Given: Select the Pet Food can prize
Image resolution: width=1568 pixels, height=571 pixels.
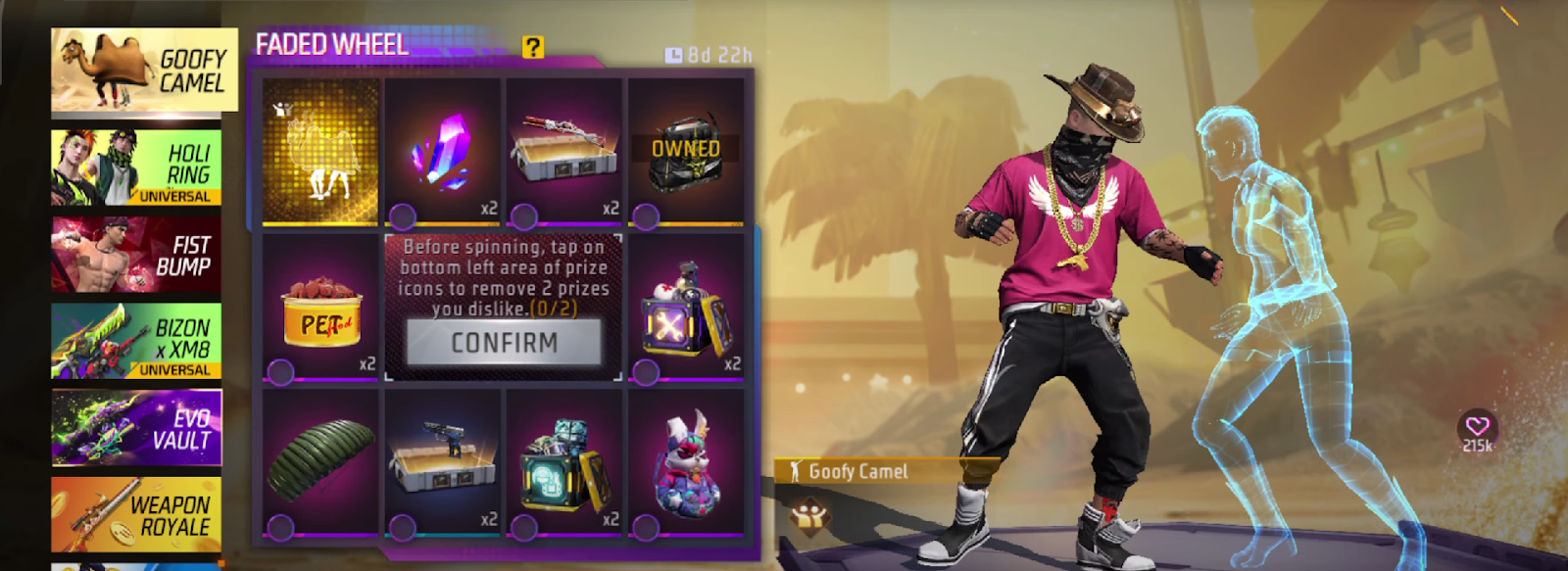Looking at the screenshot, I should (x=320, y=309).
